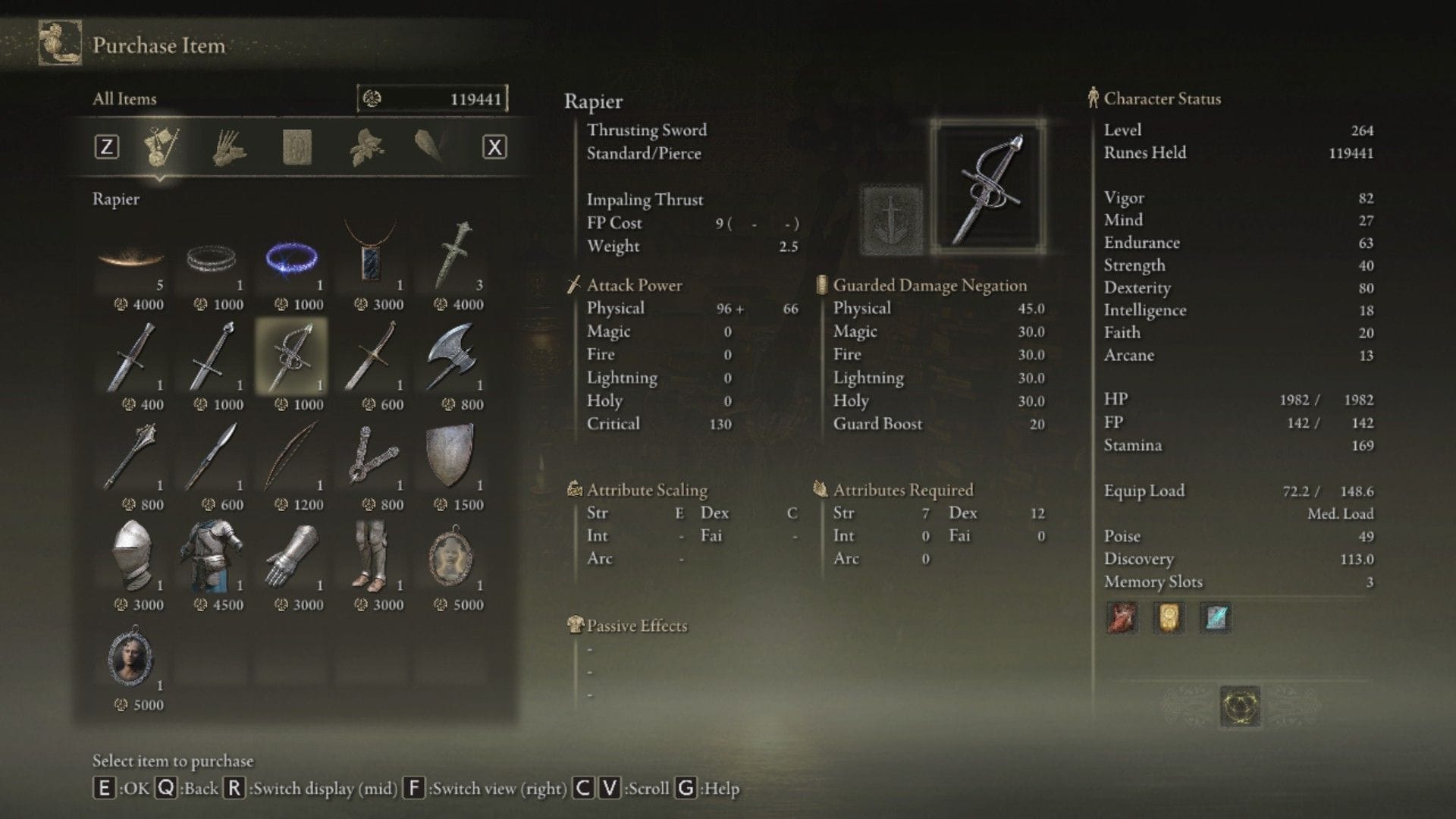Click the rune currency icon beside 119441

coord(373,98)
